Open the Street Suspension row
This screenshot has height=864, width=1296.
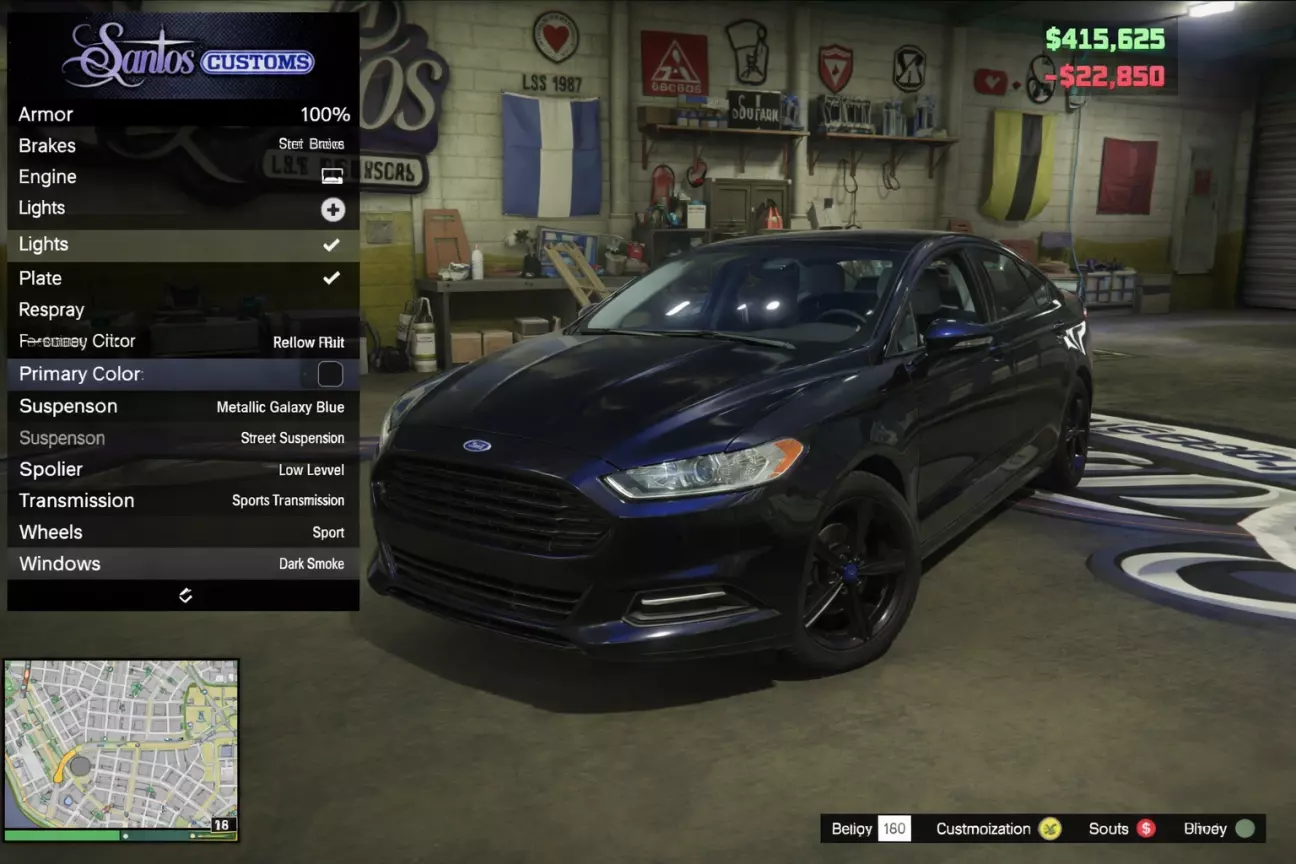coord(183,438)
